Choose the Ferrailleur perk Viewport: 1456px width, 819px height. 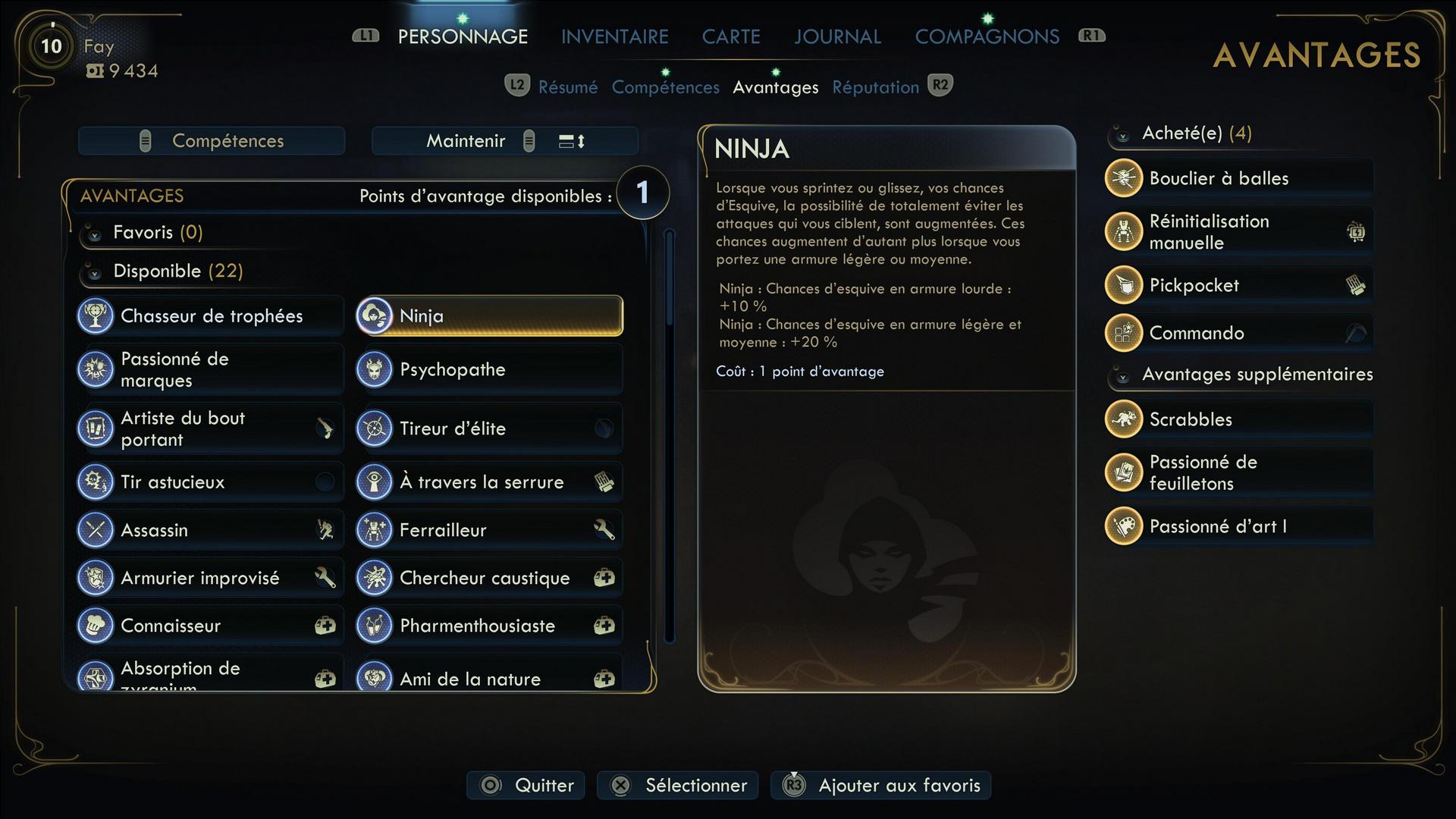pos(489,530)
